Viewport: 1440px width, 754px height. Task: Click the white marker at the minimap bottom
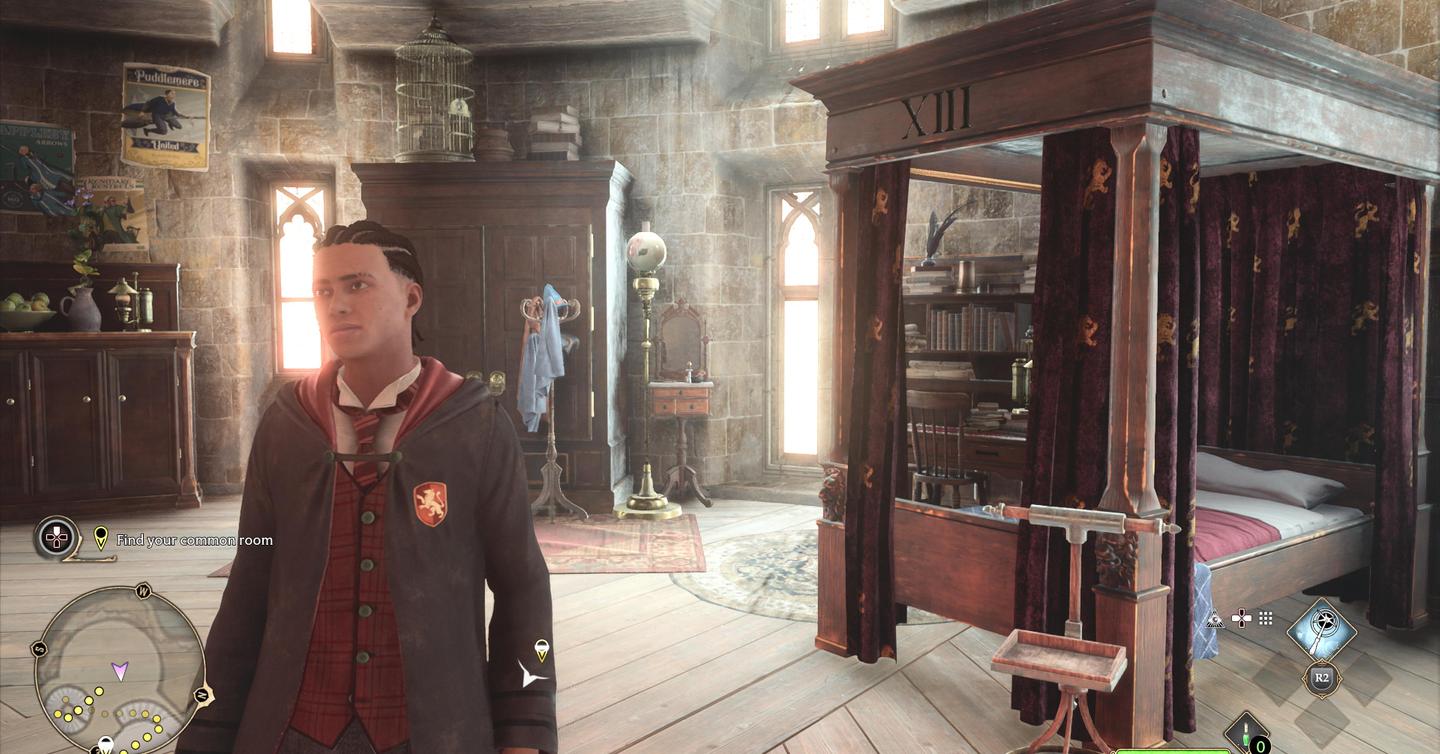pos(106,743)
